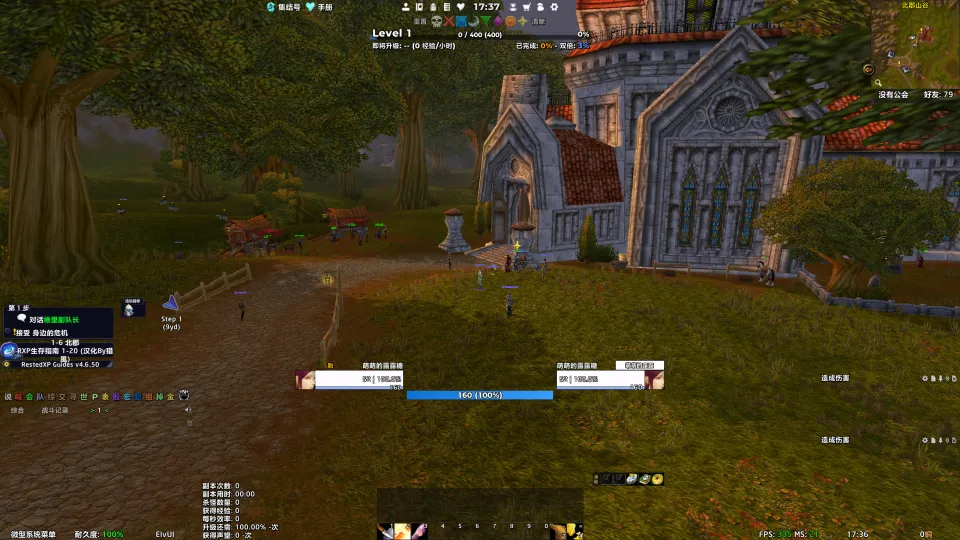Open the settings gear icon in top bar
This screenshot has width=960, height=540.
point(554,7)
